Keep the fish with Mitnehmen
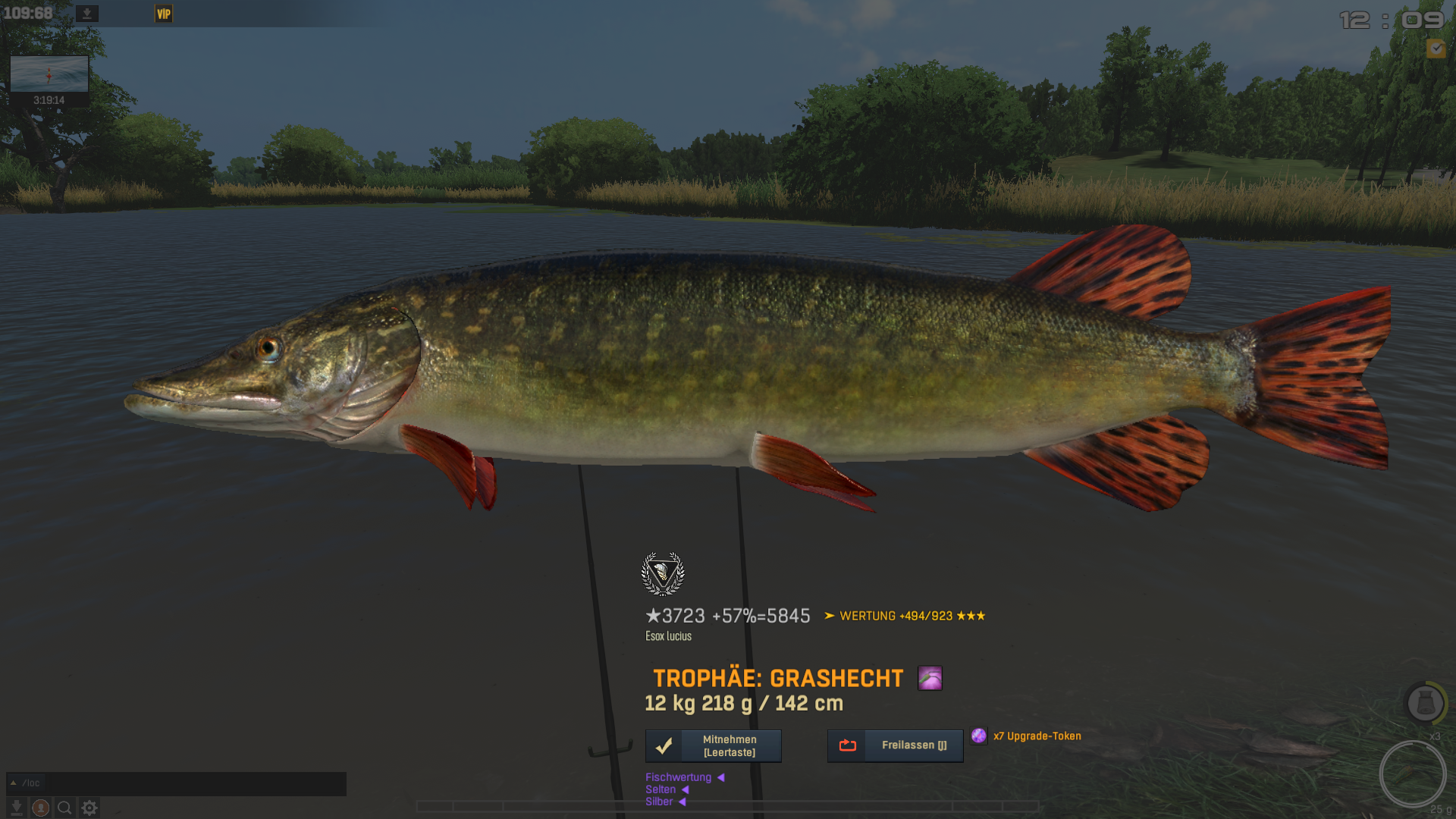The image size is (1456, 819). 713,746
